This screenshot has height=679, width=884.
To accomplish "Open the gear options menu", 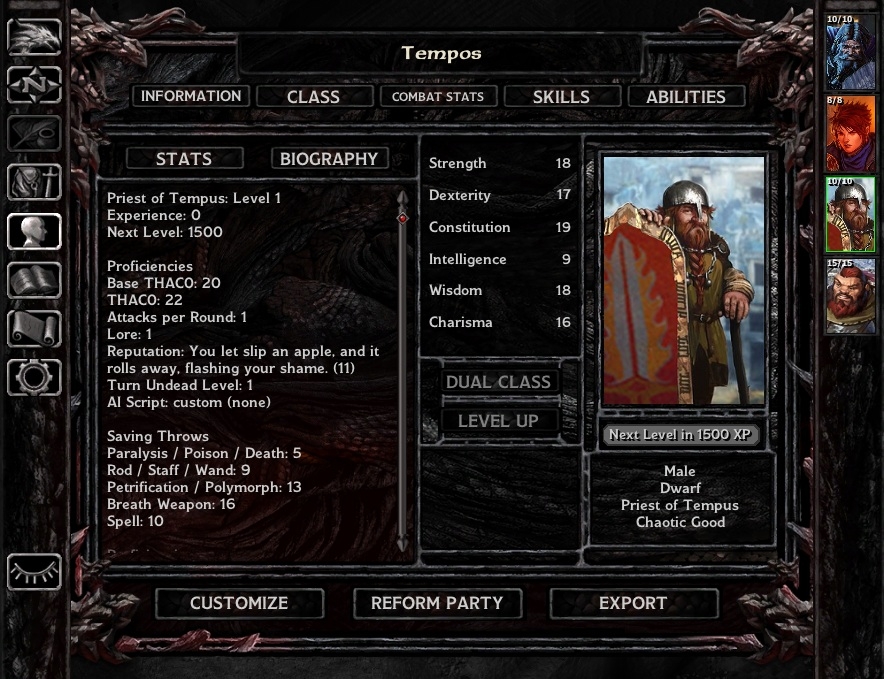I will pyautogui.click(x=34, y=377).
